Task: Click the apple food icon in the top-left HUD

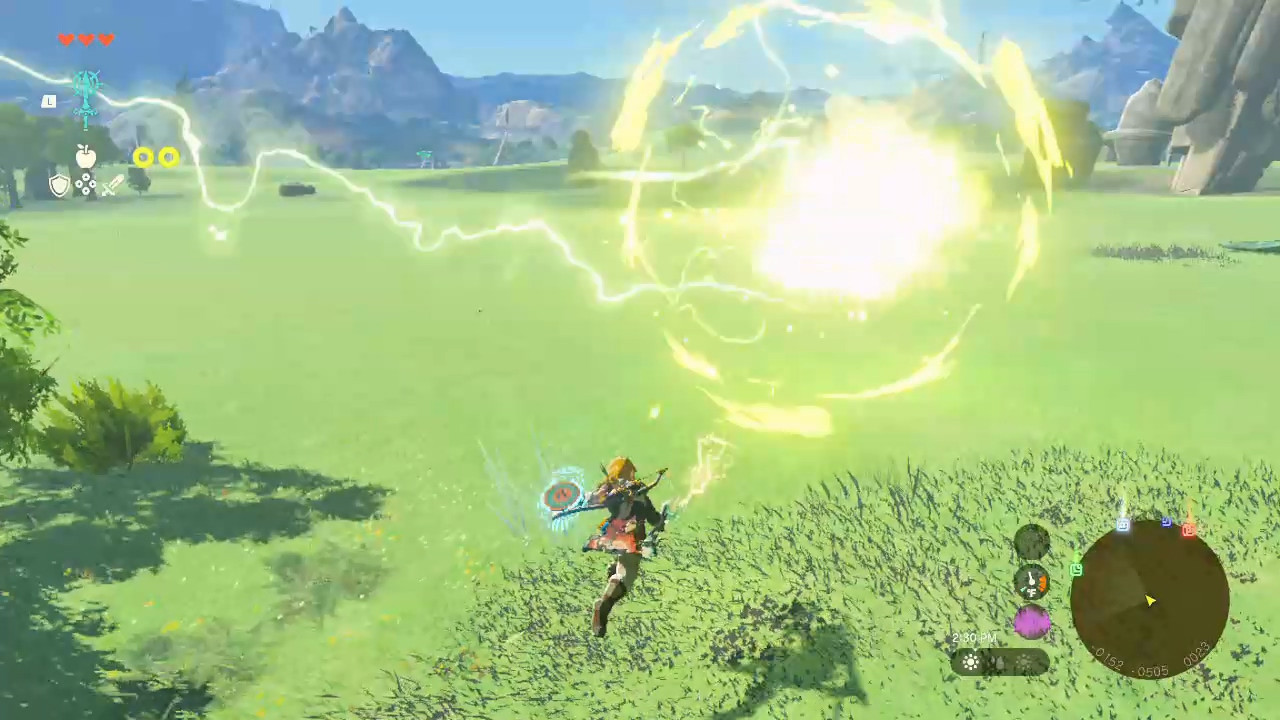Action: click(x=86, y=156)
